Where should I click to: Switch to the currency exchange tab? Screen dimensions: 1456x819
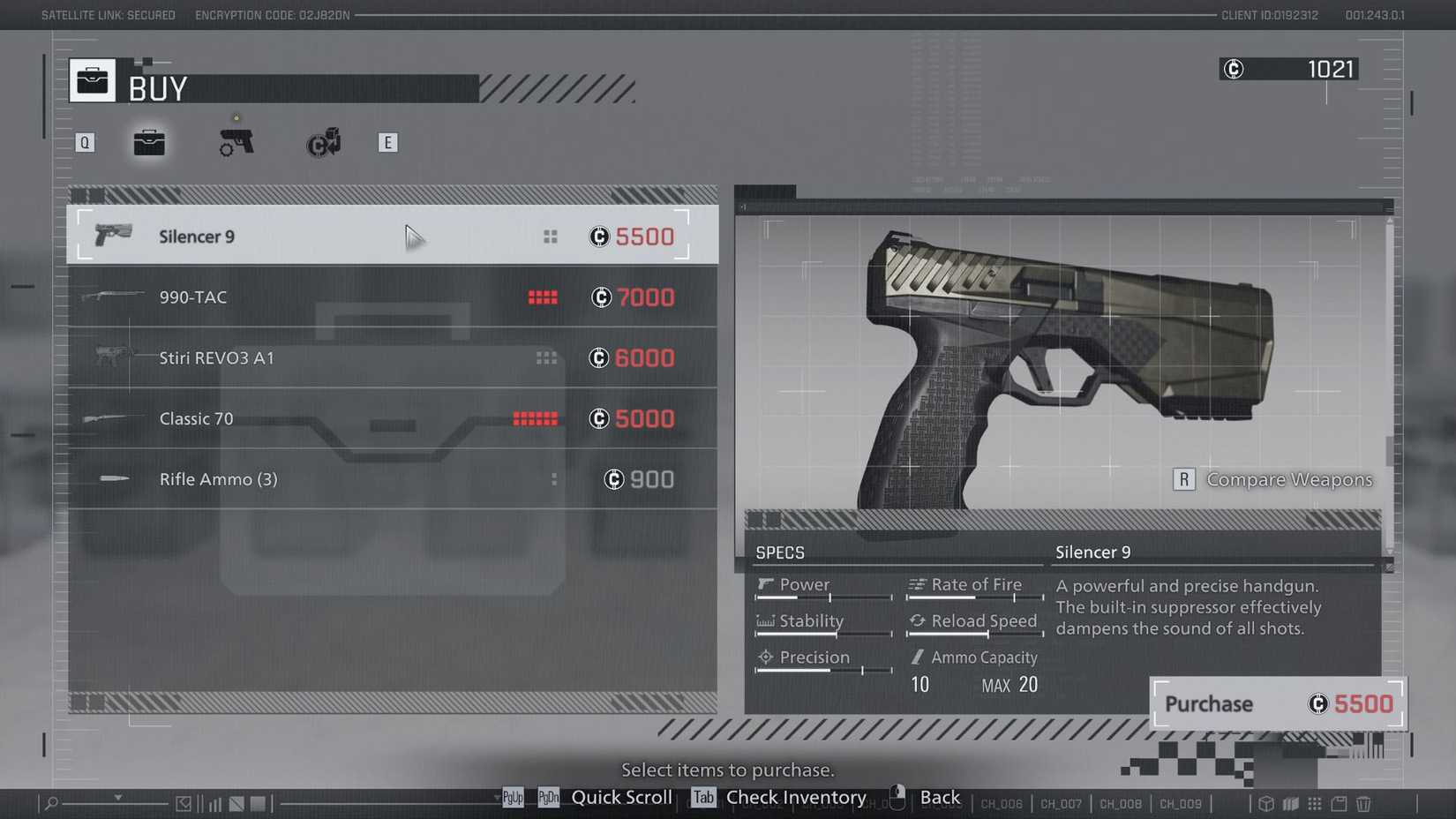click(322, 141)
